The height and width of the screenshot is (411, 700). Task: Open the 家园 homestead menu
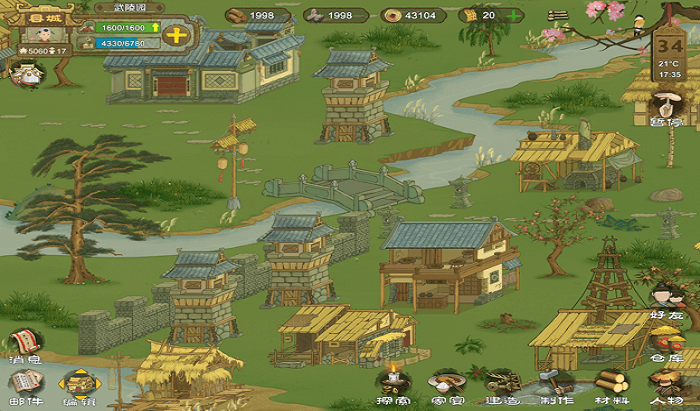(x=447, y=385)
